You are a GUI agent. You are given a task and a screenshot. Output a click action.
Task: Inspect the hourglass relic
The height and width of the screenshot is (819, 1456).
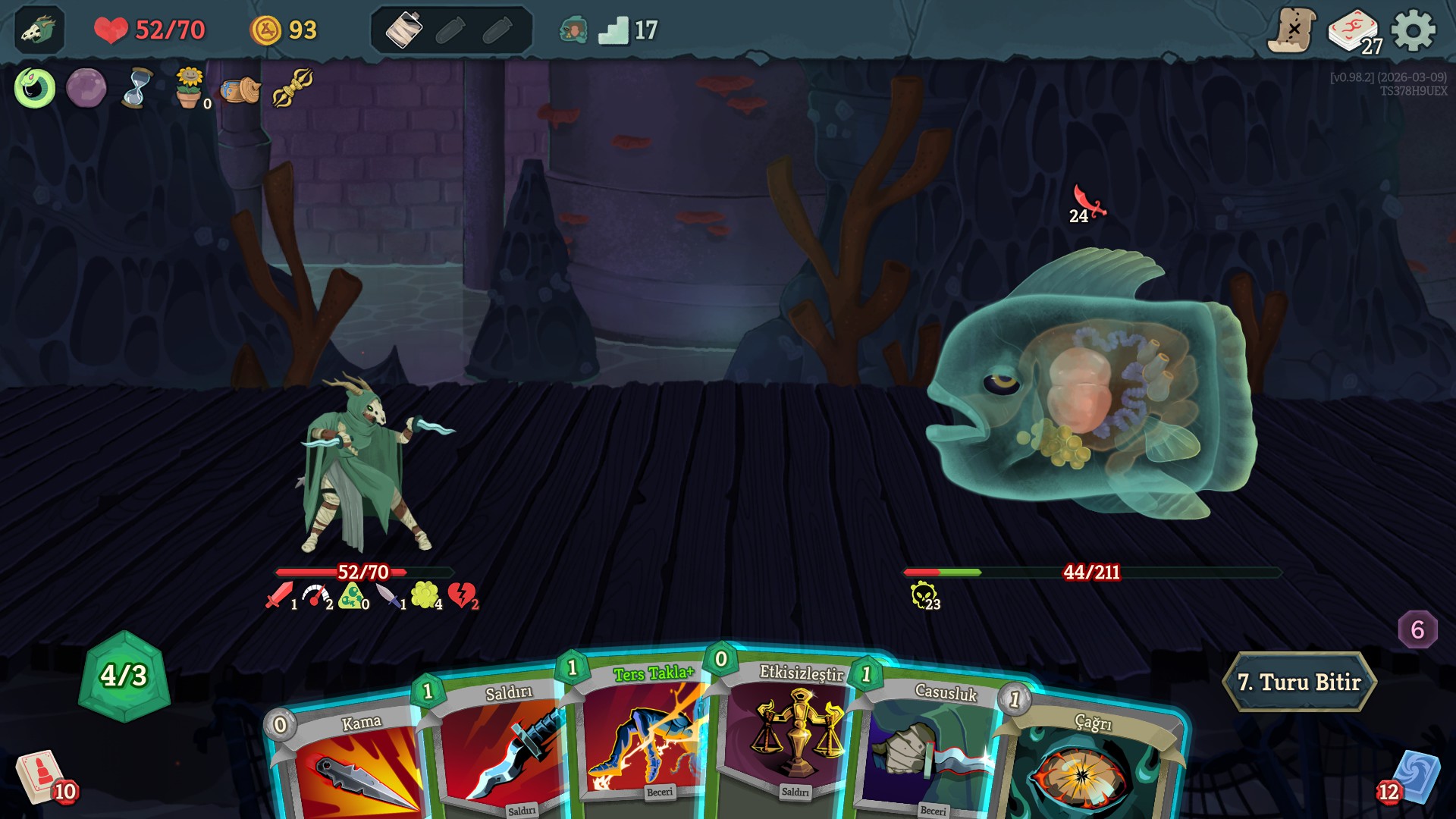coord(137,88)
